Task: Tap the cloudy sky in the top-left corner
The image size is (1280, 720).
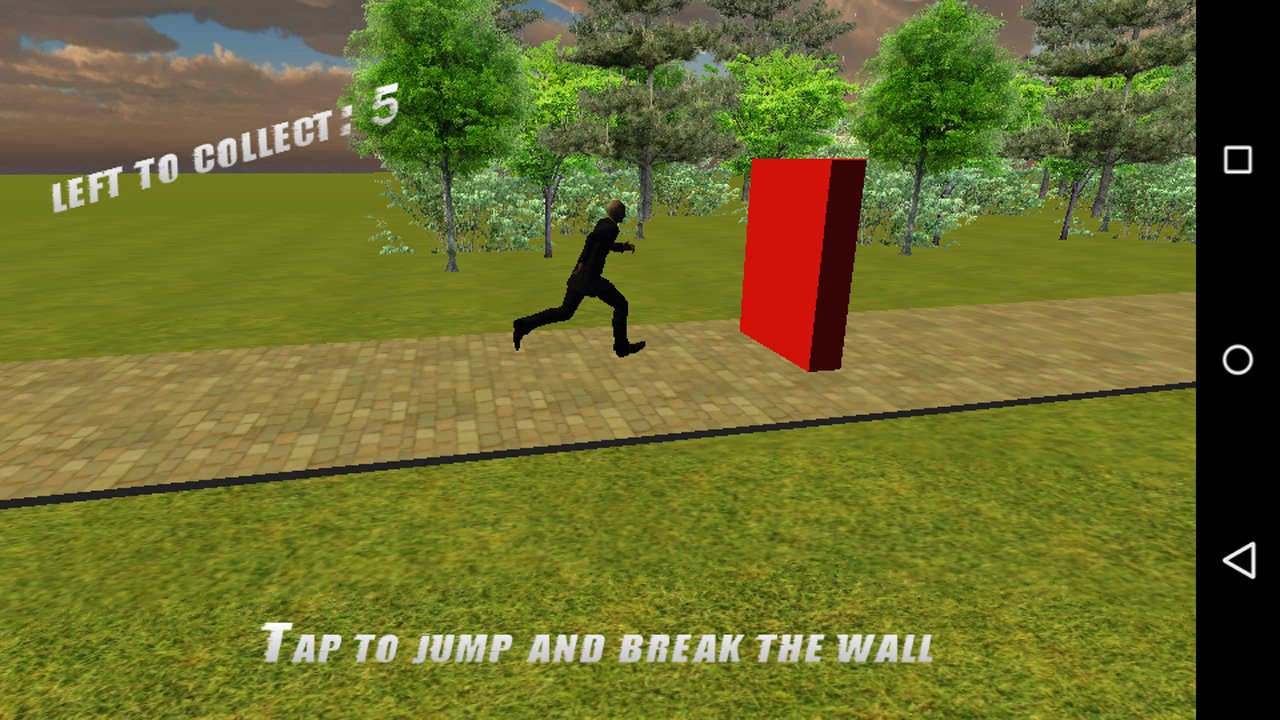Action: (x=80, y=40)
